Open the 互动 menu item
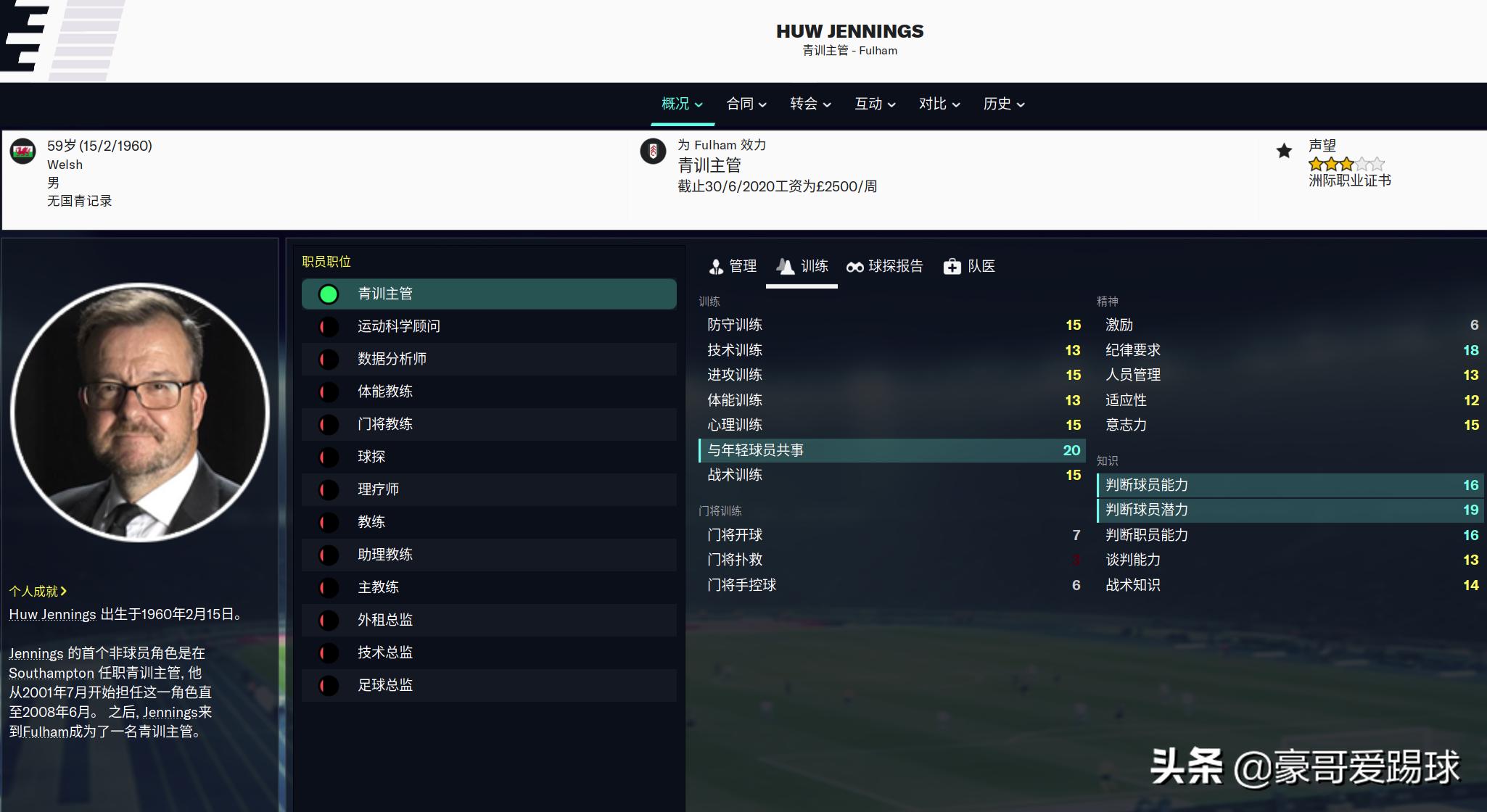This screenshot has height=812, width=1487. click(x=873, y=104)
